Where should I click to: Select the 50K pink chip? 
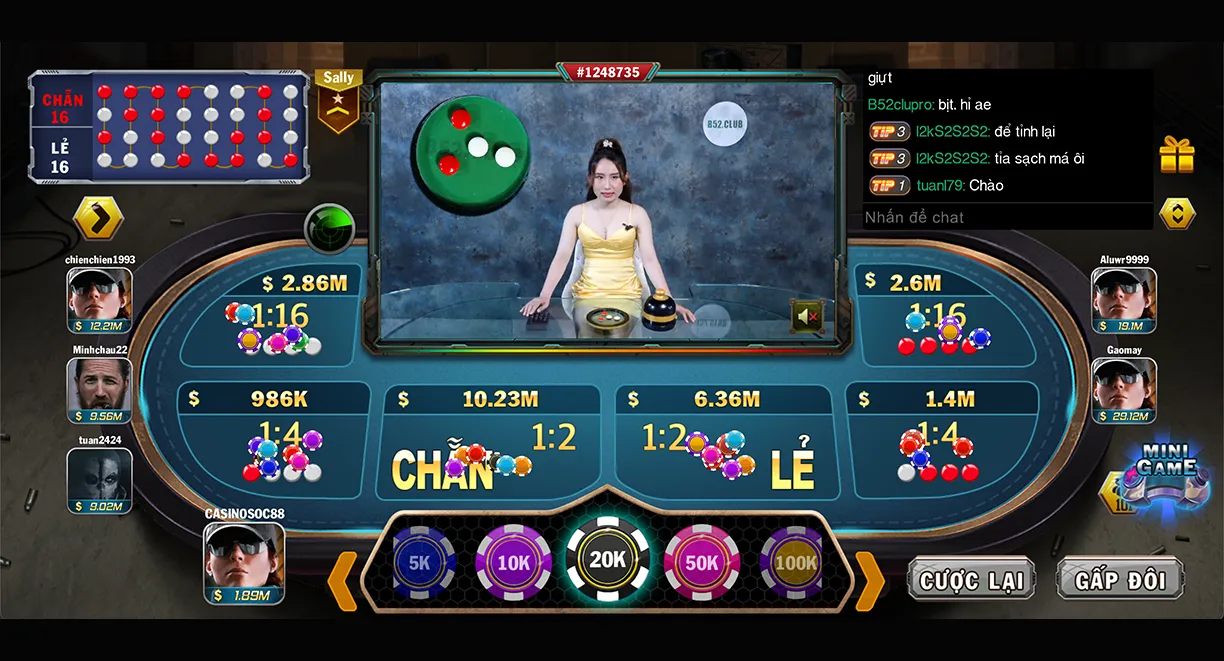(x=701, y=563)
